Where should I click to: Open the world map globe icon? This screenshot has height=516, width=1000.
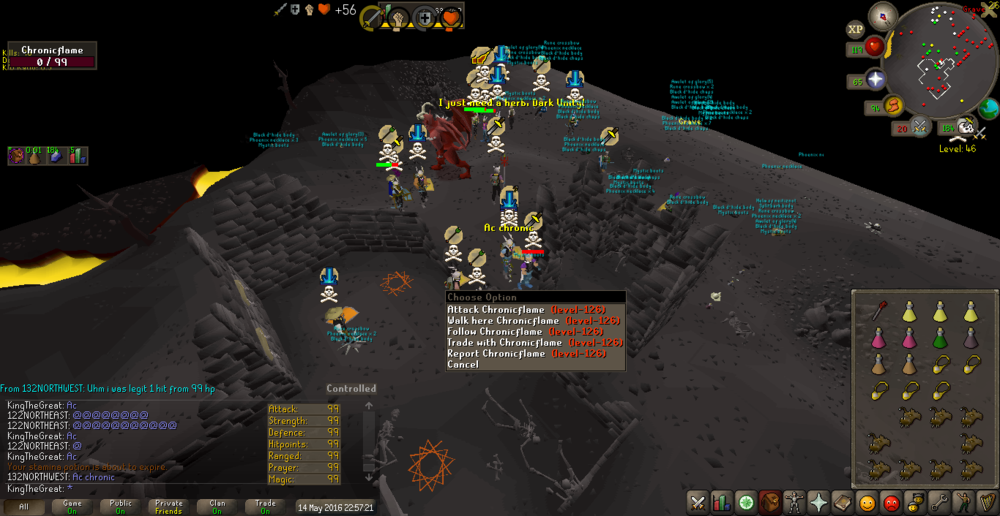(989, 108)
